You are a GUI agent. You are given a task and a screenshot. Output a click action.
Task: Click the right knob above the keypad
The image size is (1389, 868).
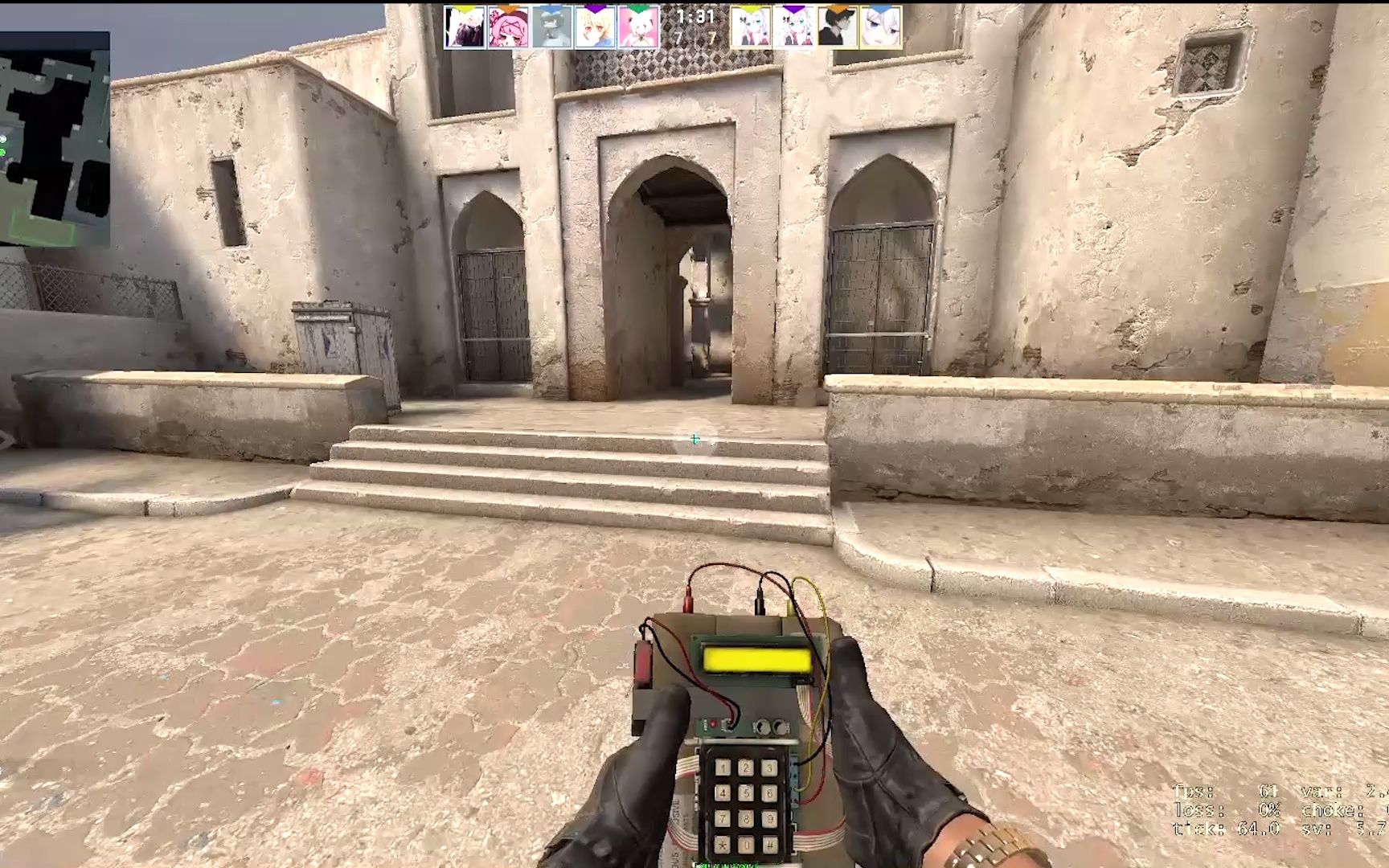click(780, 726)
